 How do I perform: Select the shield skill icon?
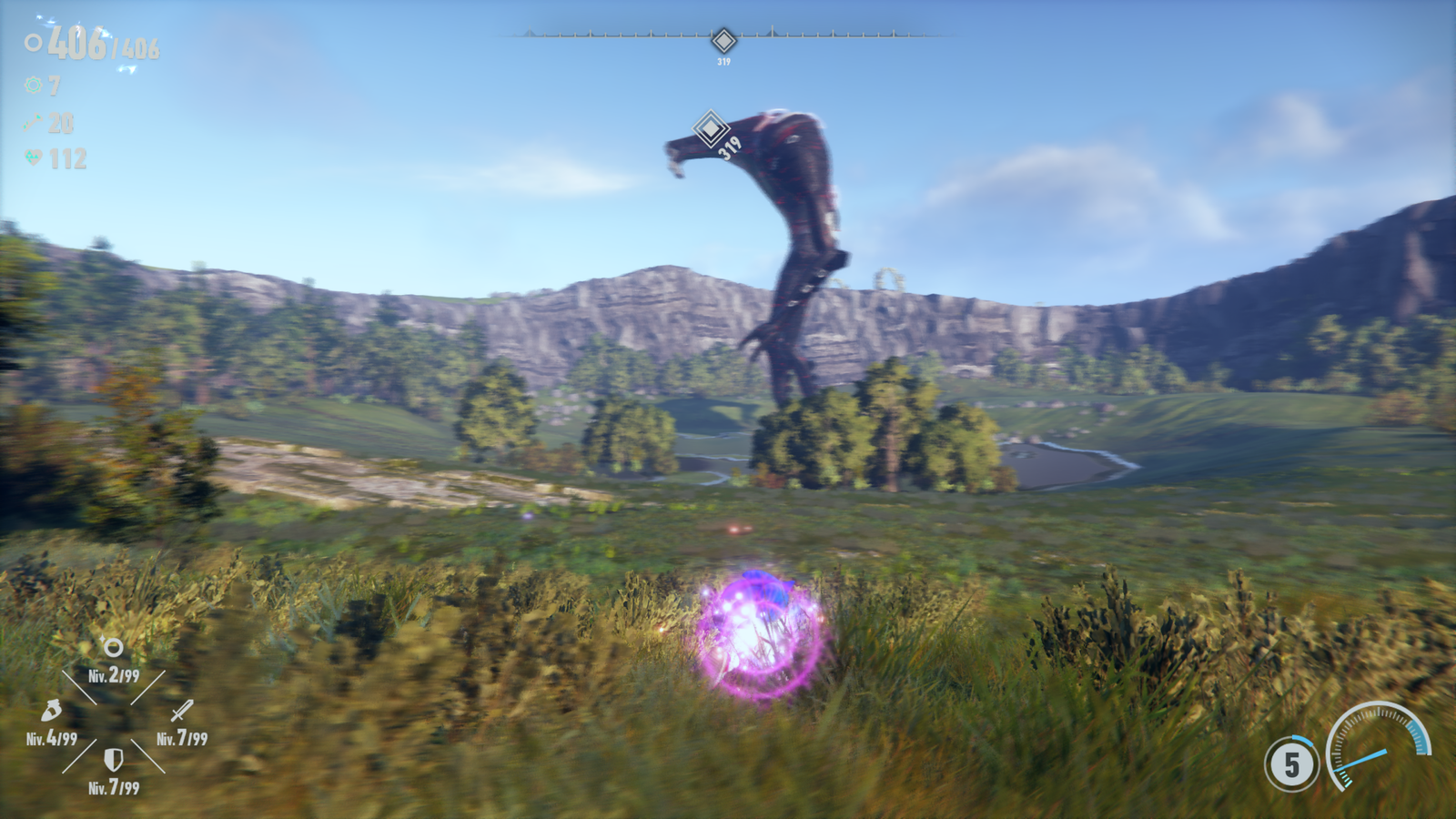click(x=113, y=760)
